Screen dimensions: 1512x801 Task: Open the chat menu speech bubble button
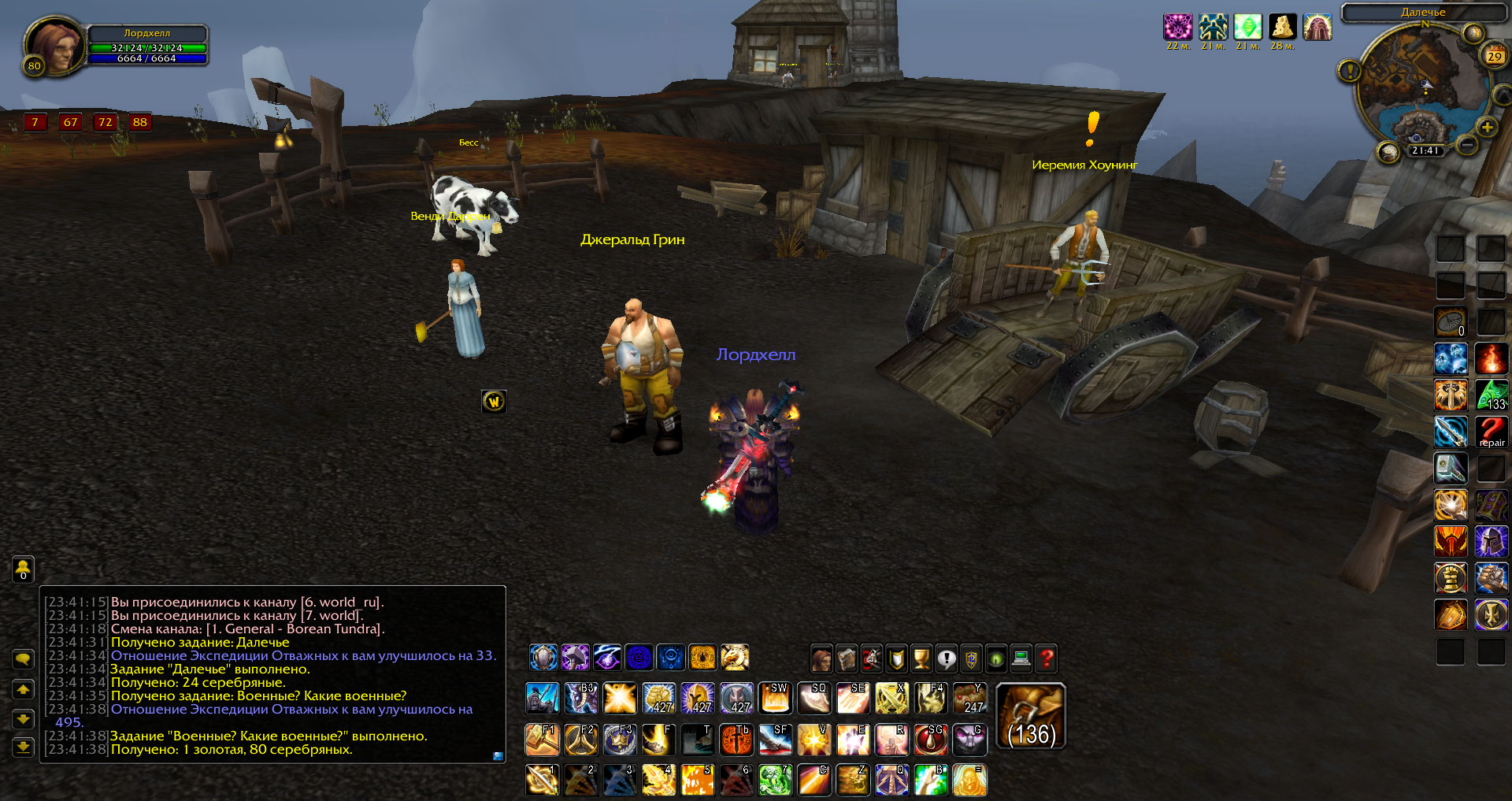coord(24,658)
